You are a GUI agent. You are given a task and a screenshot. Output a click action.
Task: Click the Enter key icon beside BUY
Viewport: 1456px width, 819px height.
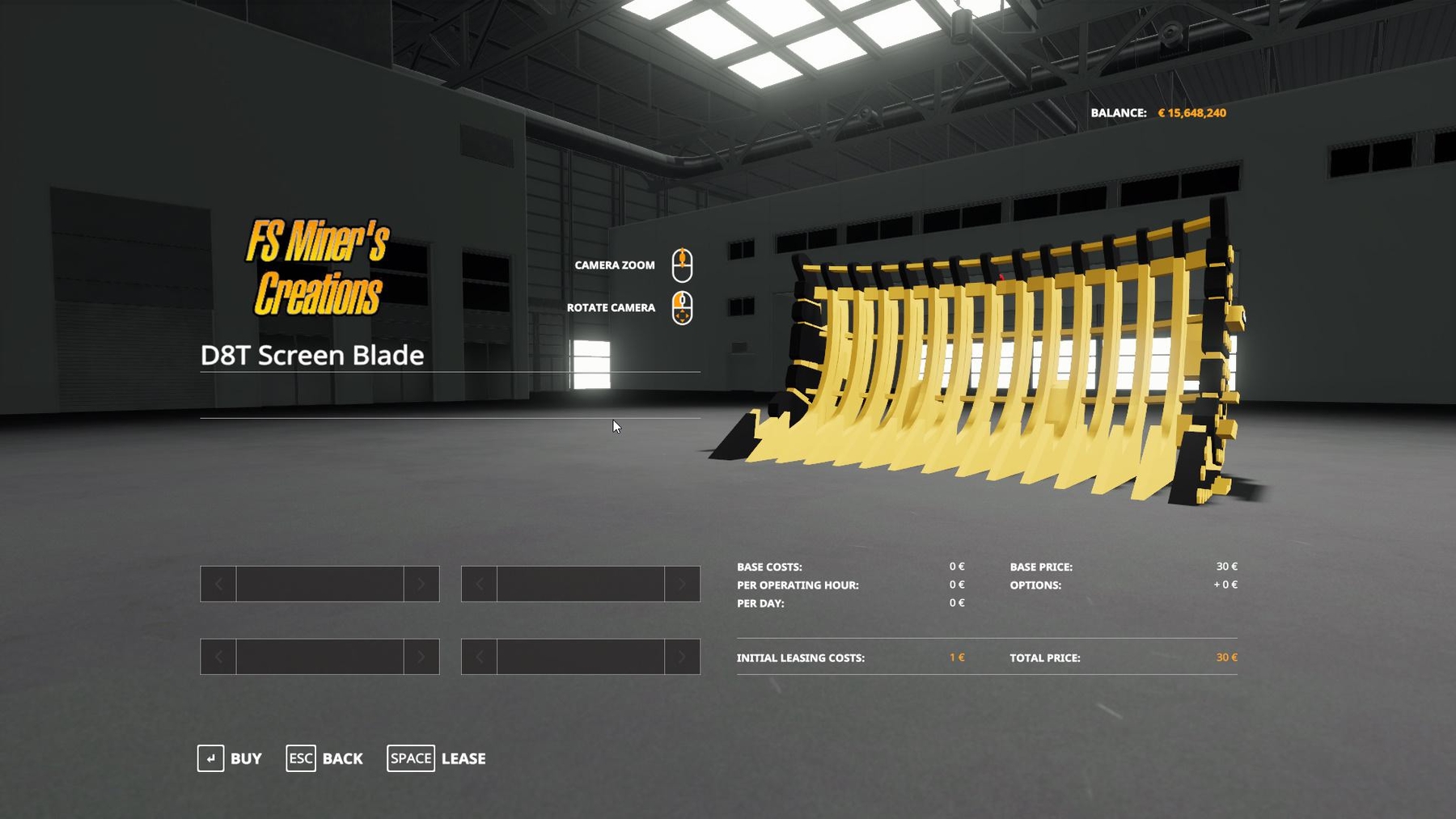tap(211, 758)
